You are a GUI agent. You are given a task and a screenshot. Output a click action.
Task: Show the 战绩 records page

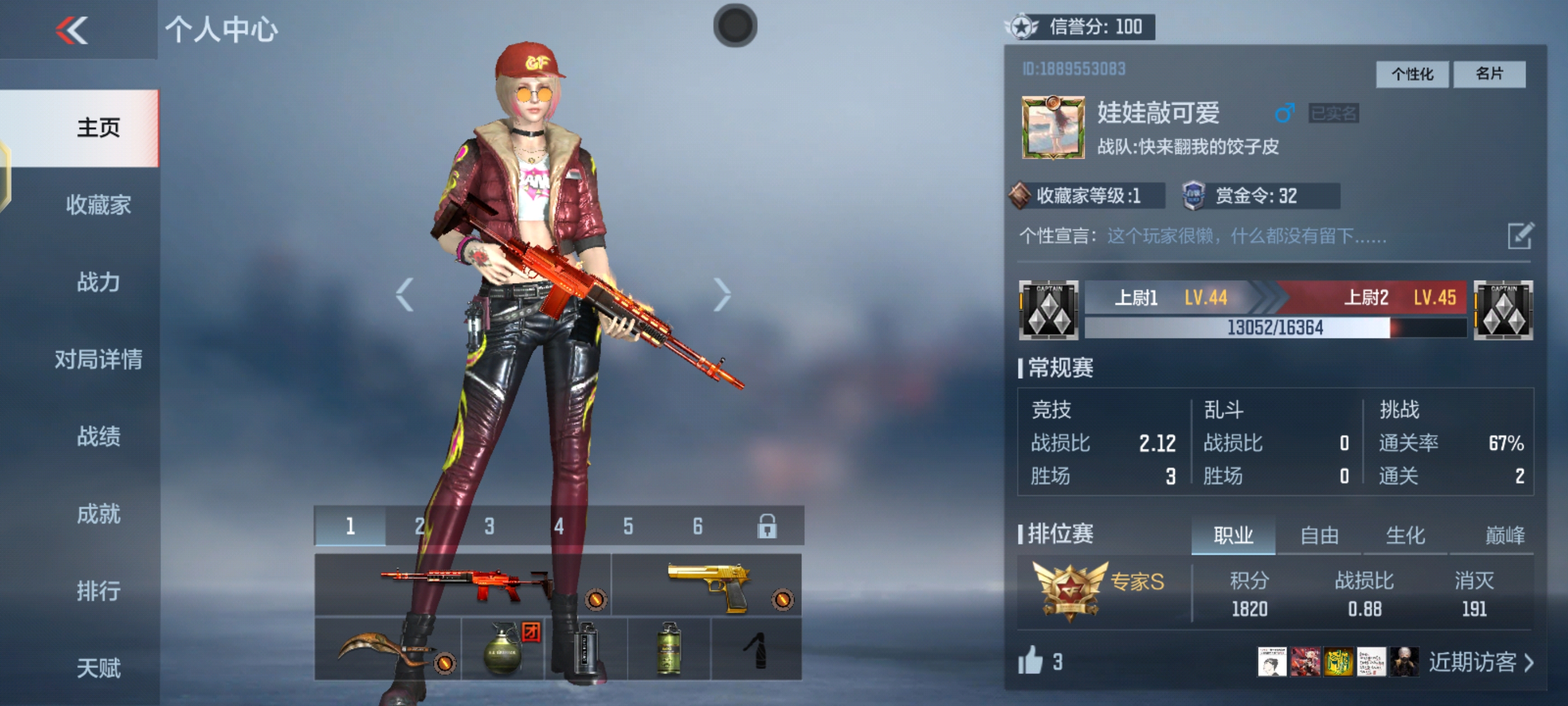98,436
